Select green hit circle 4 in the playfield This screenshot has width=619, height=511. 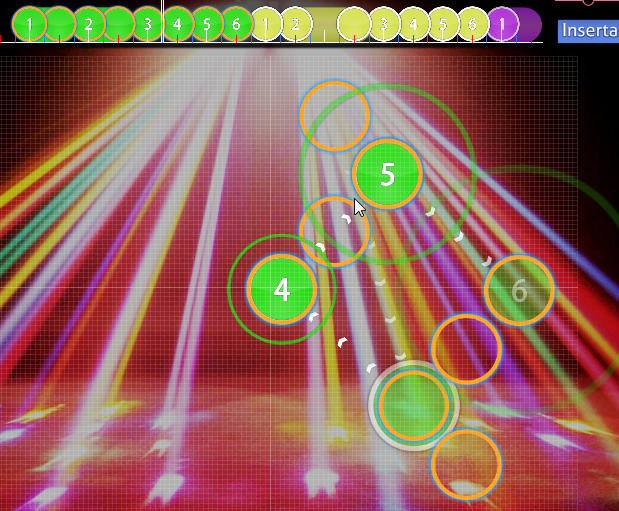tap(282, 290)
